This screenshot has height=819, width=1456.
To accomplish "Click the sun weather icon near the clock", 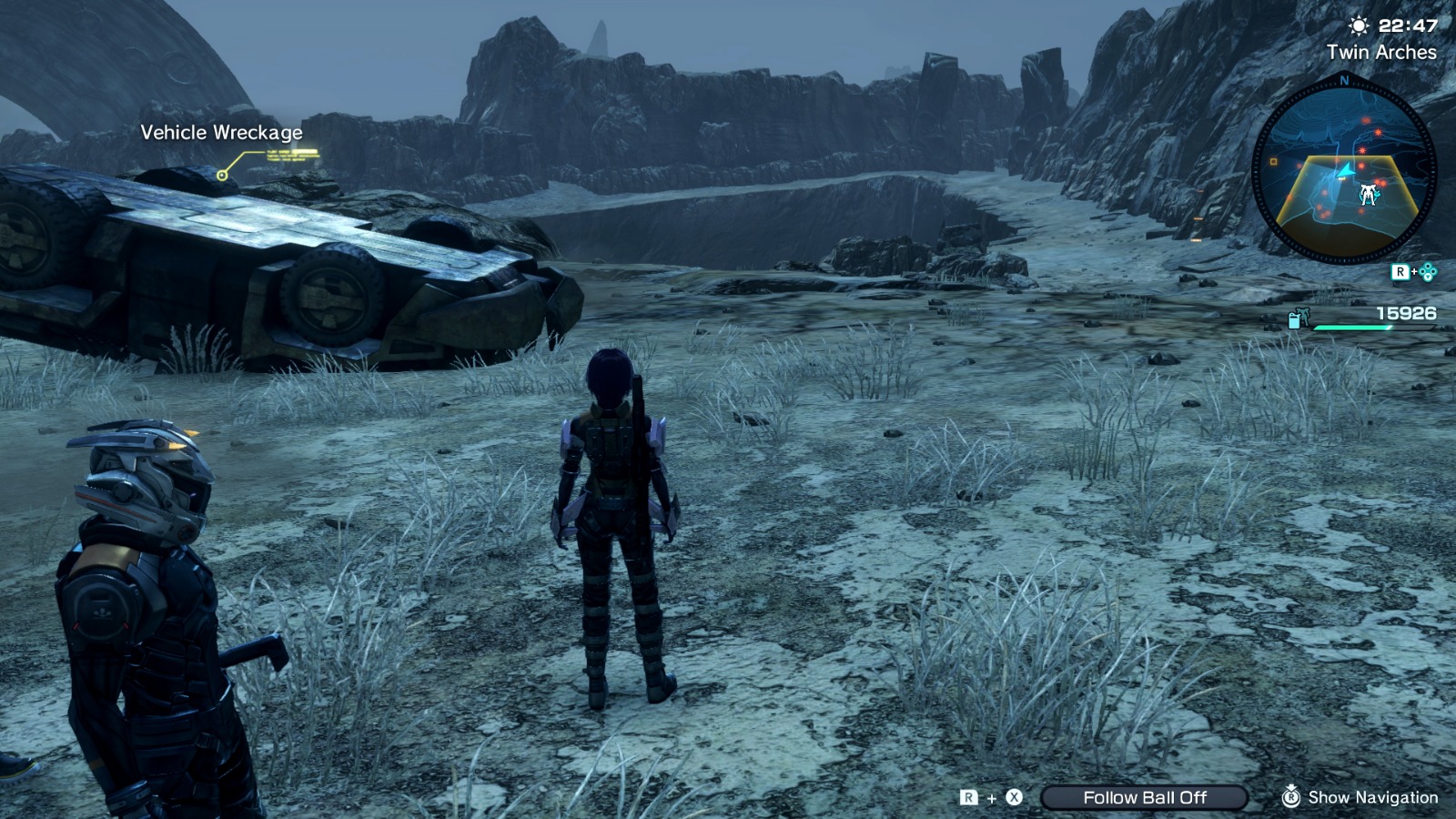I will 1359,25.
